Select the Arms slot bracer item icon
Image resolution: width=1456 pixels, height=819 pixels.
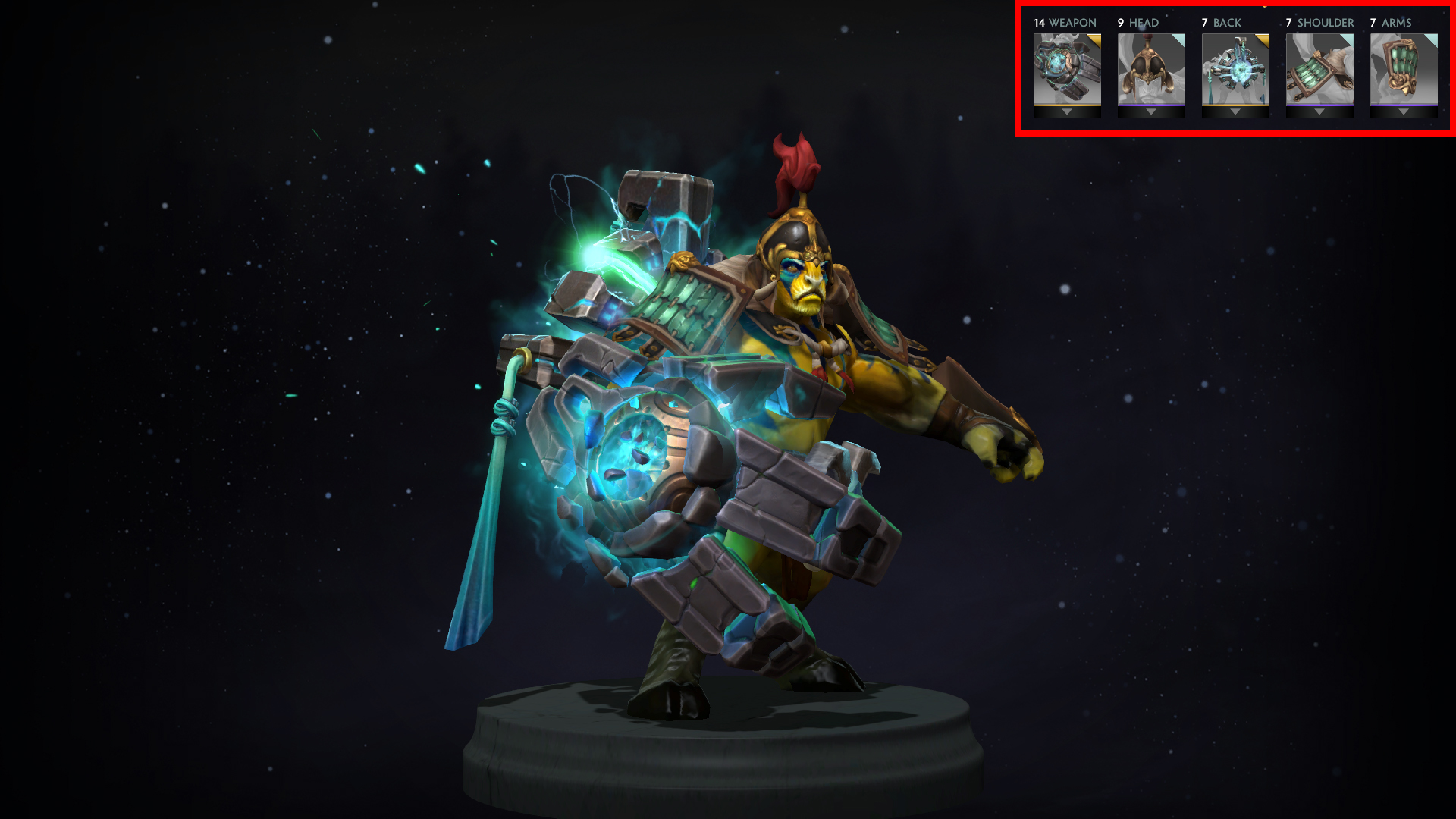(x=1404, y=67)
